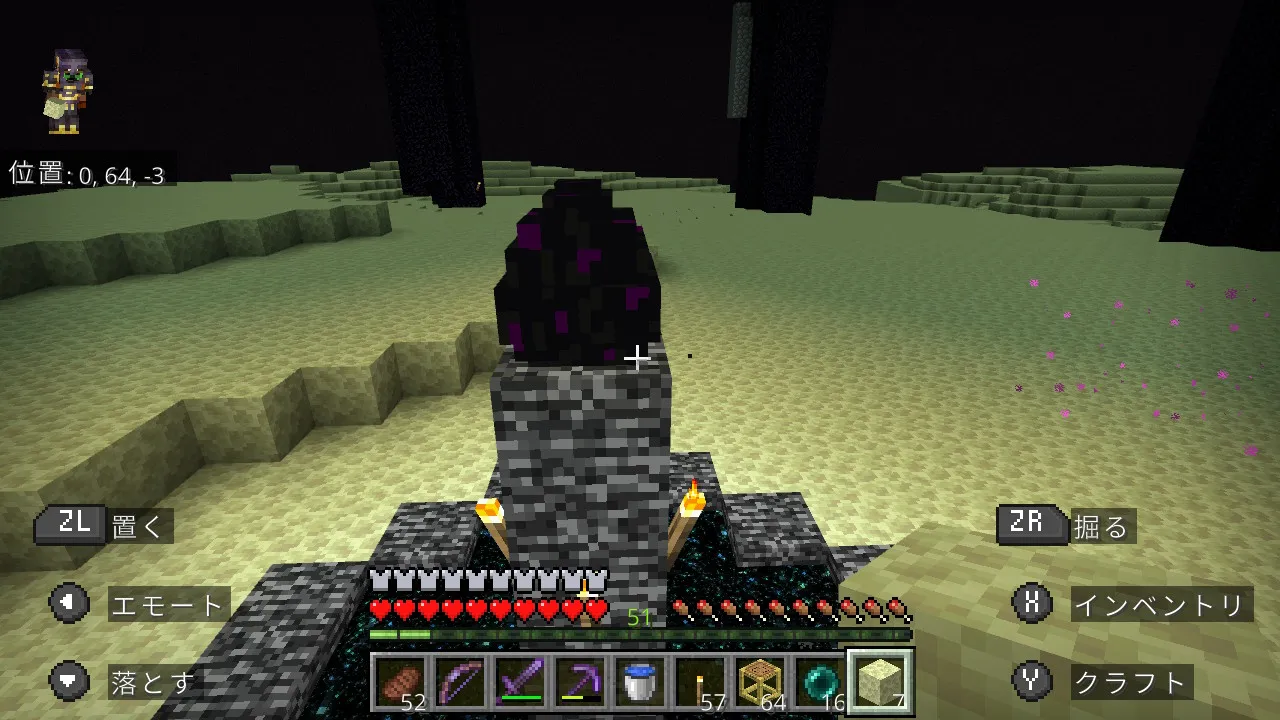Select the water bucket slot
This screenshot has width=1280, height=720.
click(x=640, y=683)
